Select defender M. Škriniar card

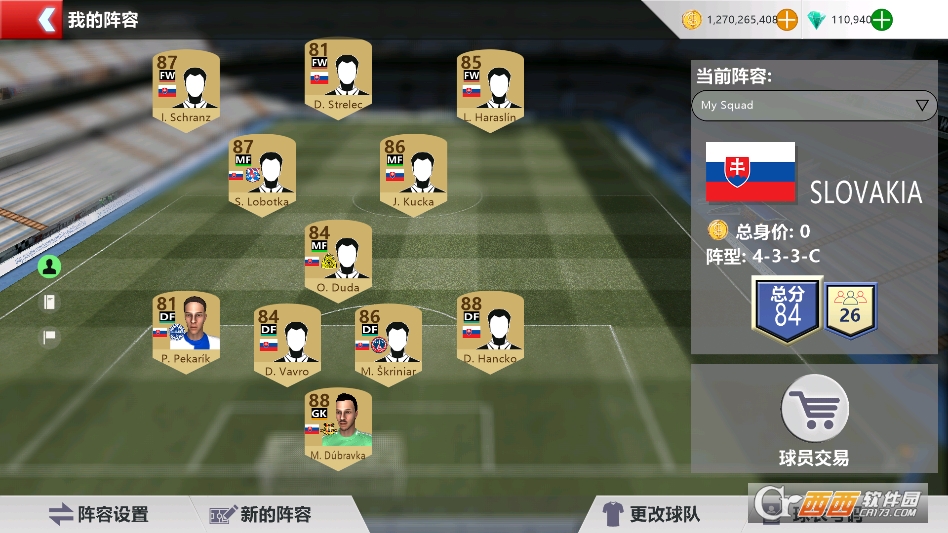[388, 340]
